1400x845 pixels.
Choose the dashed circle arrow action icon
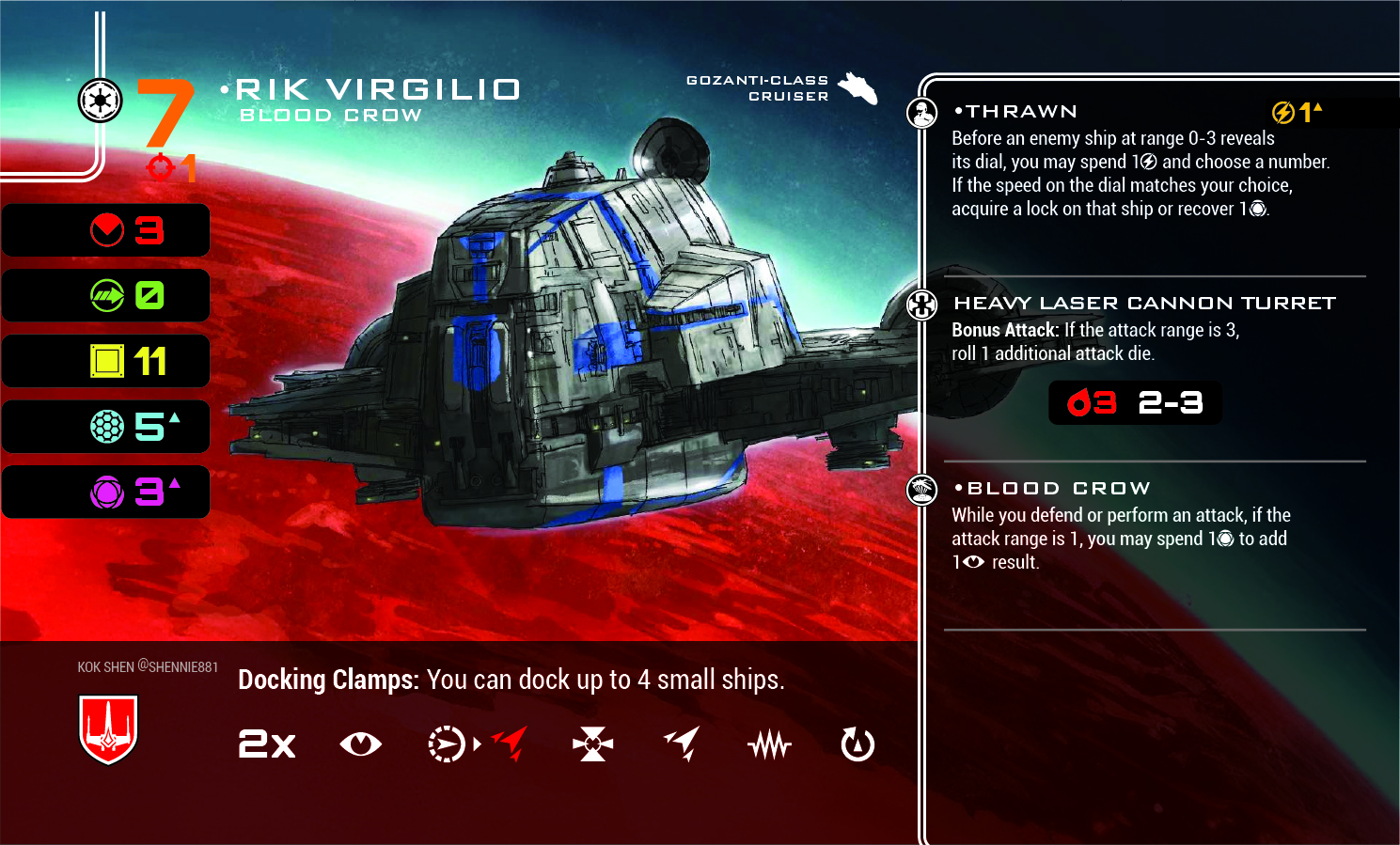447,744
